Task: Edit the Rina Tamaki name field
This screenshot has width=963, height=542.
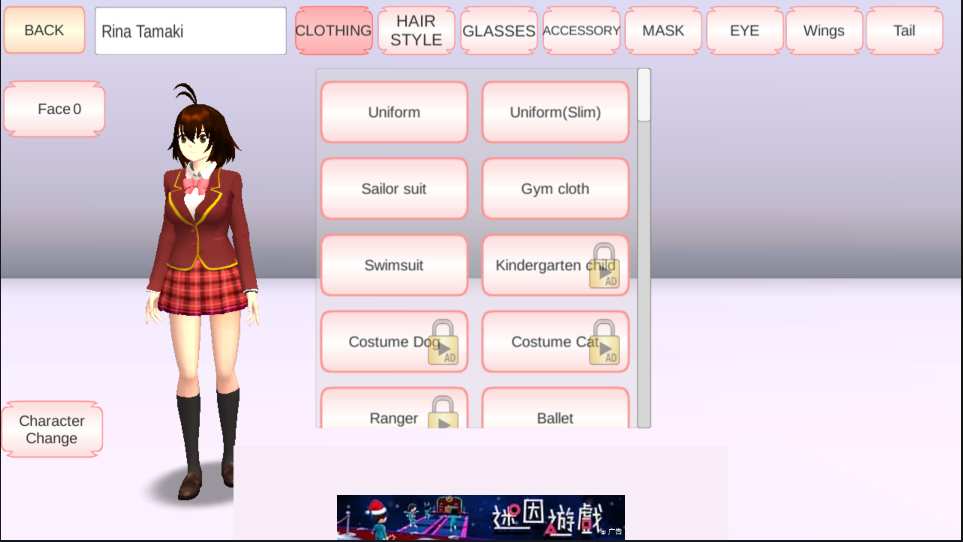Action: [x=190, y=31]
